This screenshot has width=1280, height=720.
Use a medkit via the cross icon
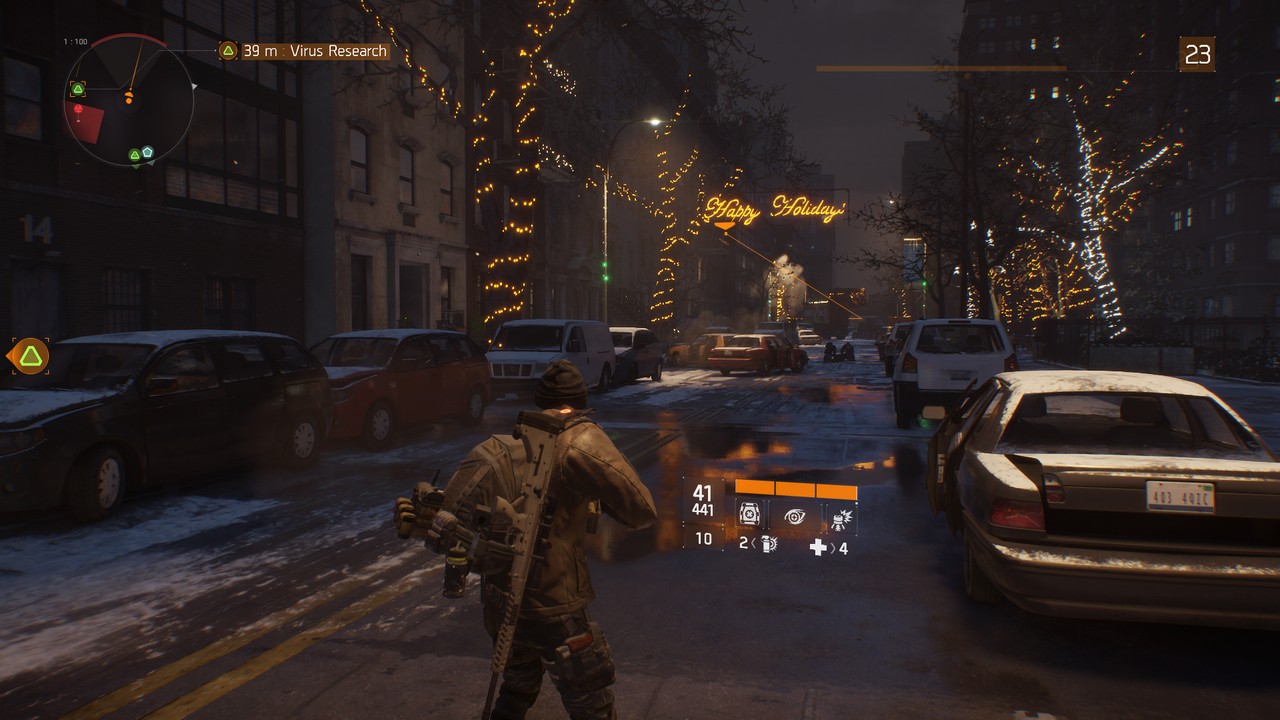tap(819, 547)
